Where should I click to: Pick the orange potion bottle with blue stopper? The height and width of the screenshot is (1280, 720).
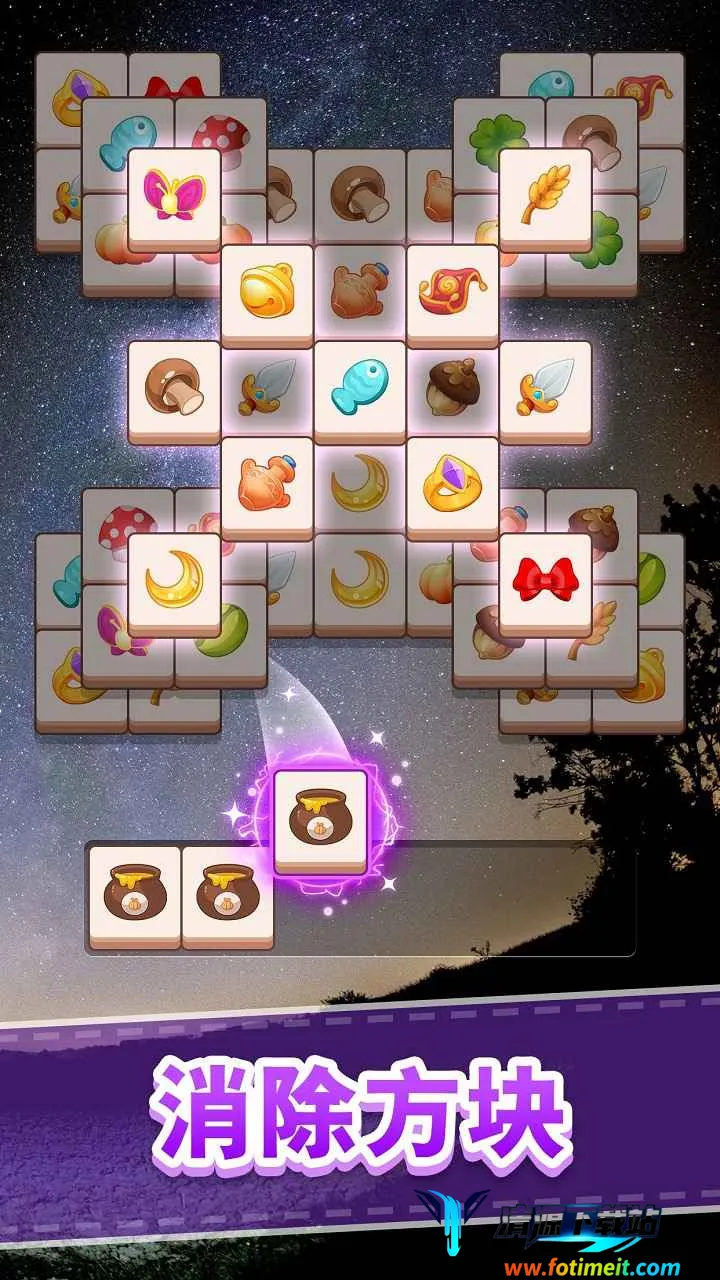point(267,484)
